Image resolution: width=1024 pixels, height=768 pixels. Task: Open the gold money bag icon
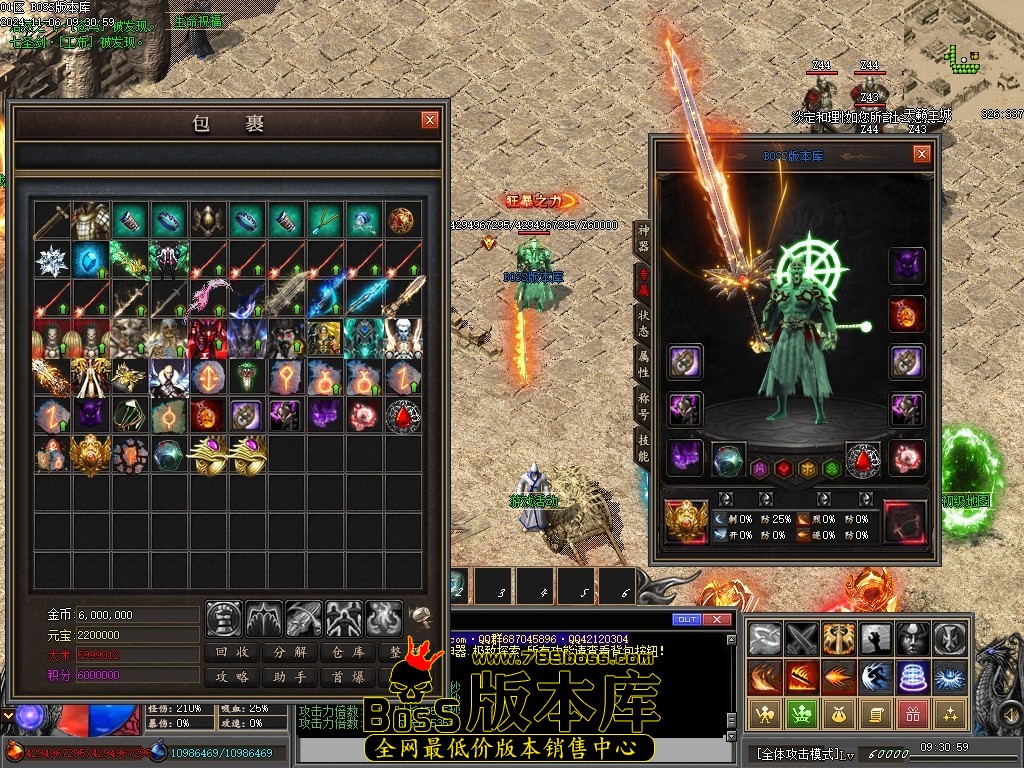(x=836, y=714)
